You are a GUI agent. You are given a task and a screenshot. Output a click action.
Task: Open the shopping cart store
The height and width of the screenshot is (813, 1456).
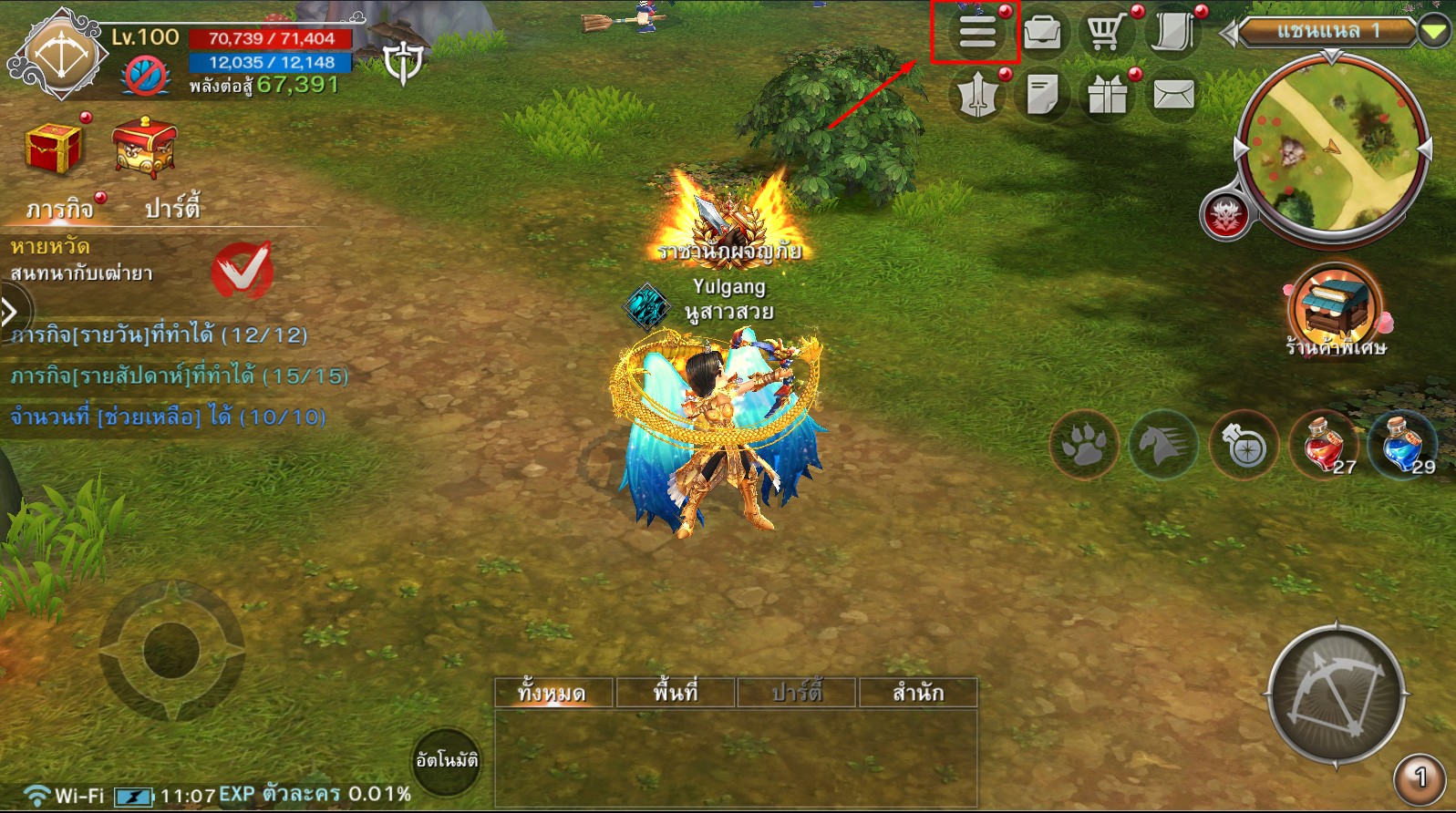1106,33
